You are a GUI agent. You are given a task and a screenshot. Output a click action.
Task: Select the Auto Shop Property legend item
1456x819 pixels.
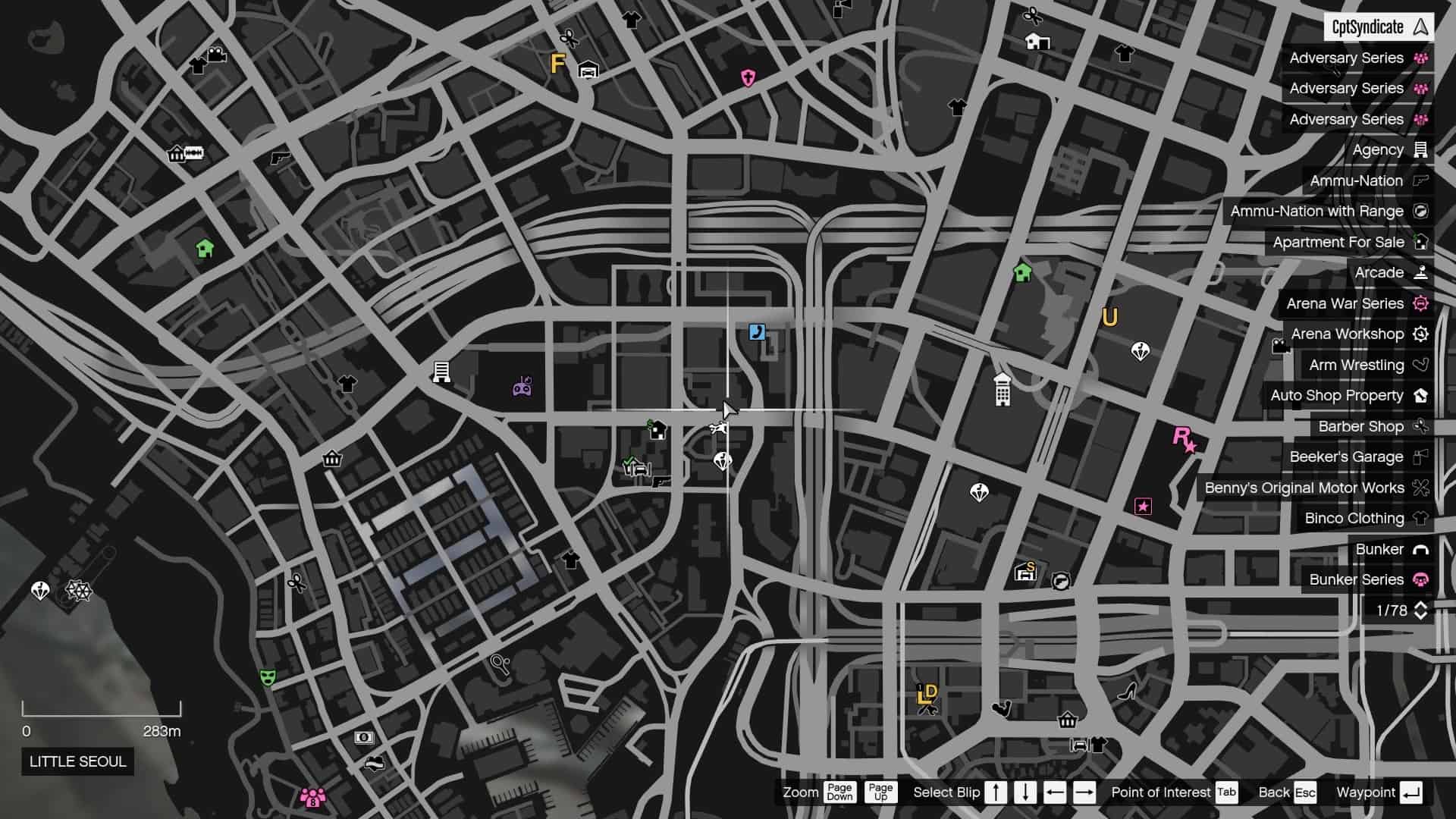click(x=1338, y=395)
